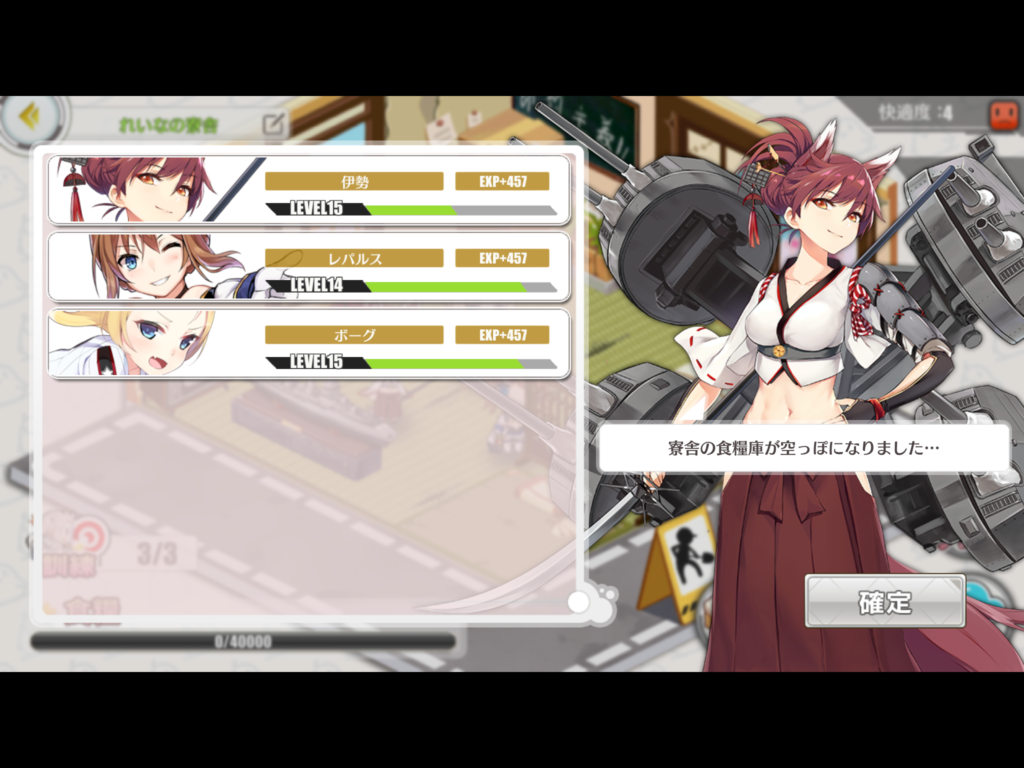Tap the red face comfort icon

coord(1003,115)
